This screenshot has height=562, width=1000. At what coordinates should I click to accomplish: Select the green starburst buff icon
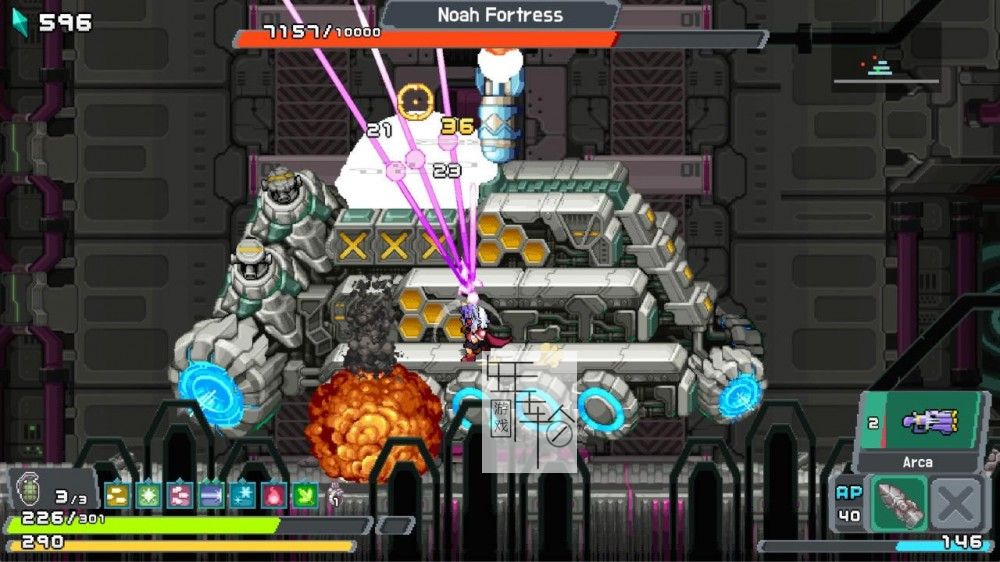(x=148, y=494)
